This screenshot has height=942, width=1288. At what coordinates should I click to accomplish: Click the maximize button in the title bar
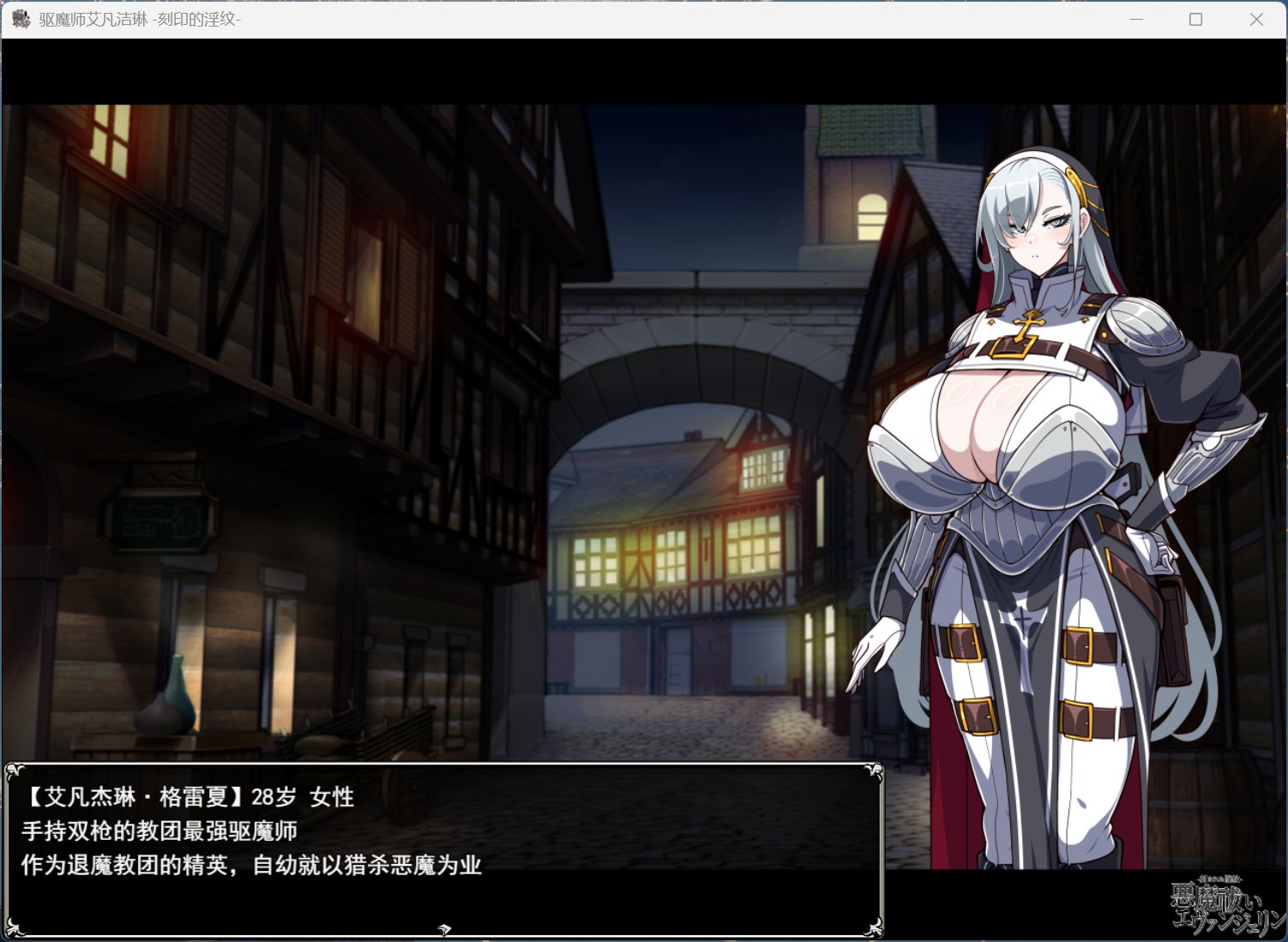pos(1195,19)
